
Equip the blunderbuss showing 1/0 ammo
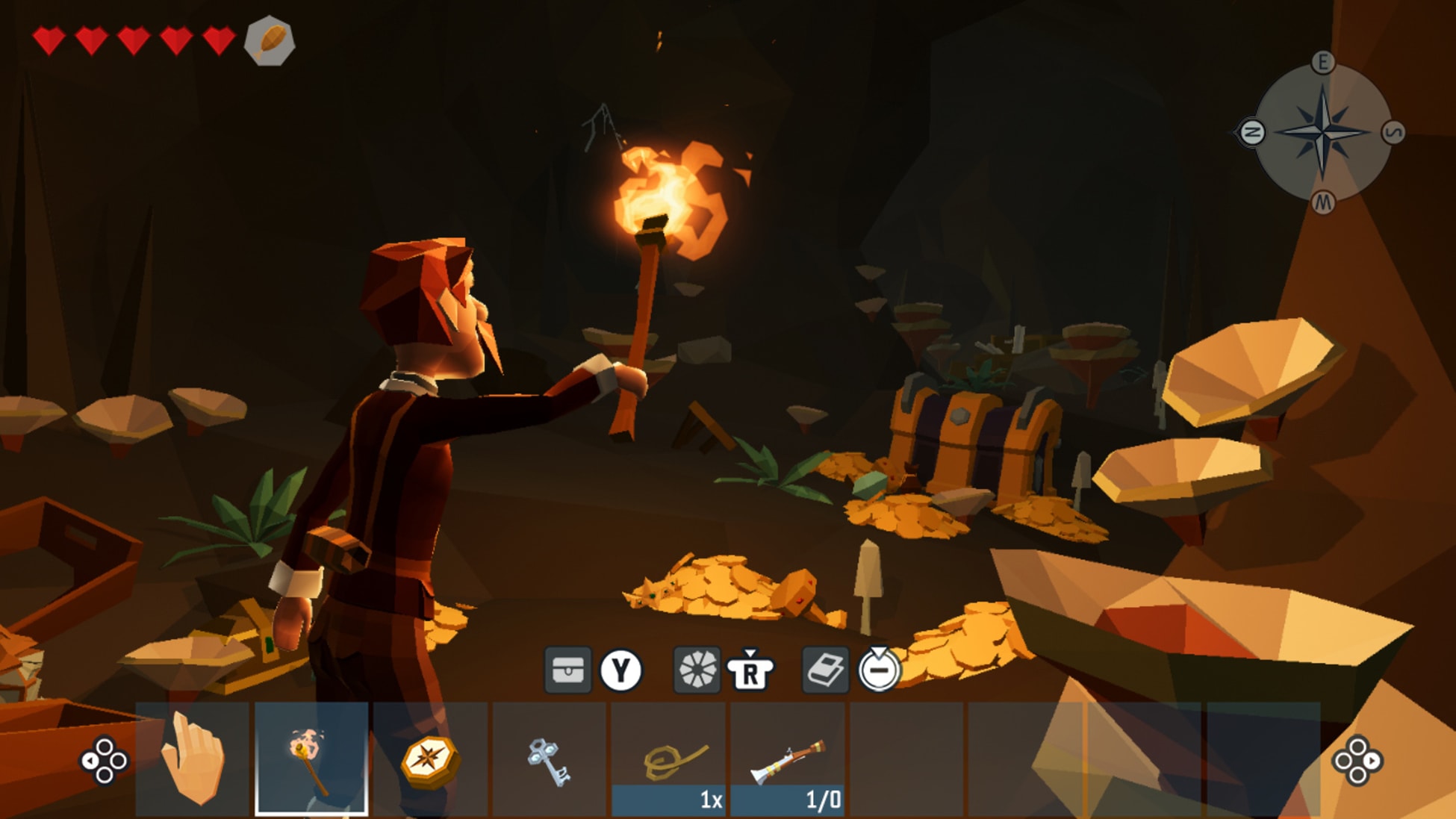[x=788, y=754]
